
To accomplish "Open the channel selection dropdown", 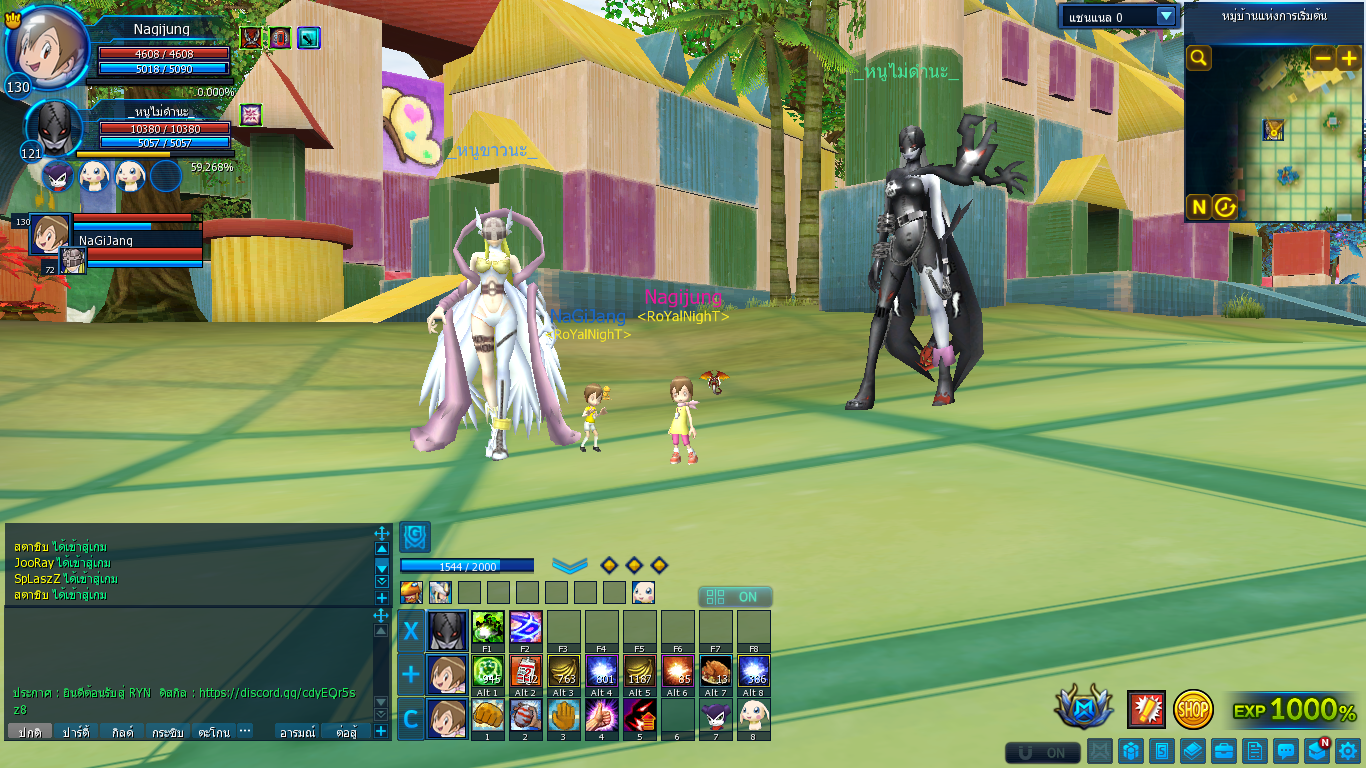I will [x=1165, y=16].
